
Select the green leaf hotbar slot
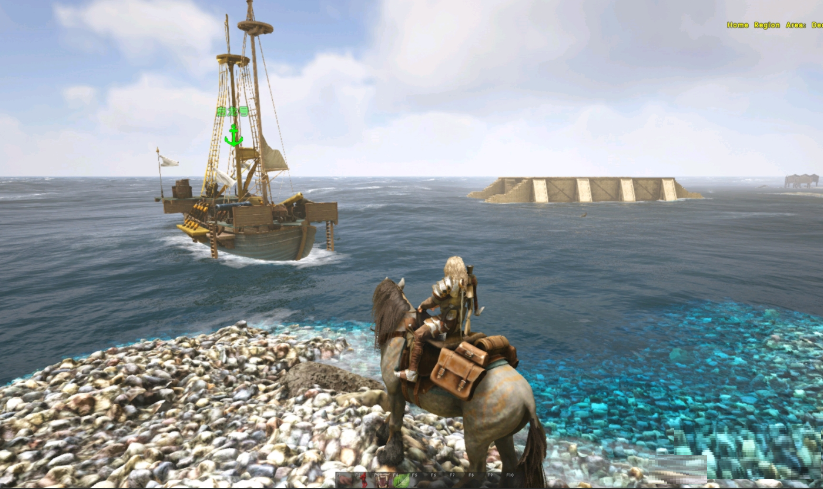[401, 481]
